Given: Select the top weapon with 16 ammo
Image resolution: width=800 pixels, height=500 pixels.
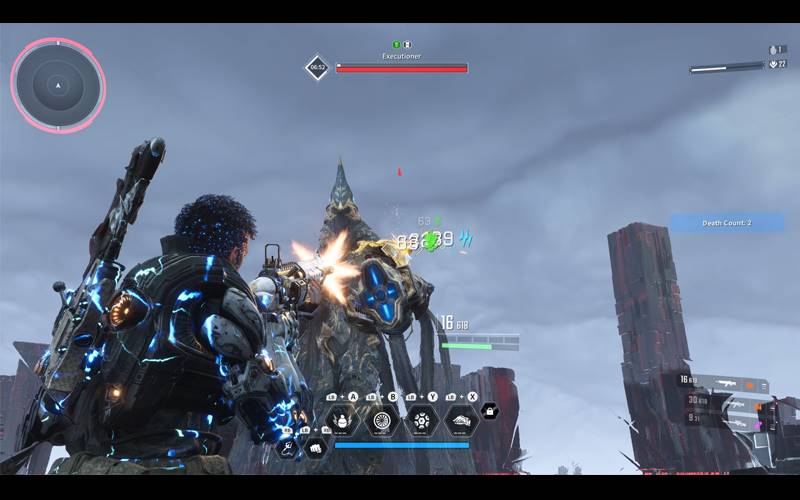Looking at the screenshot, I should click(x=728, y=383).
